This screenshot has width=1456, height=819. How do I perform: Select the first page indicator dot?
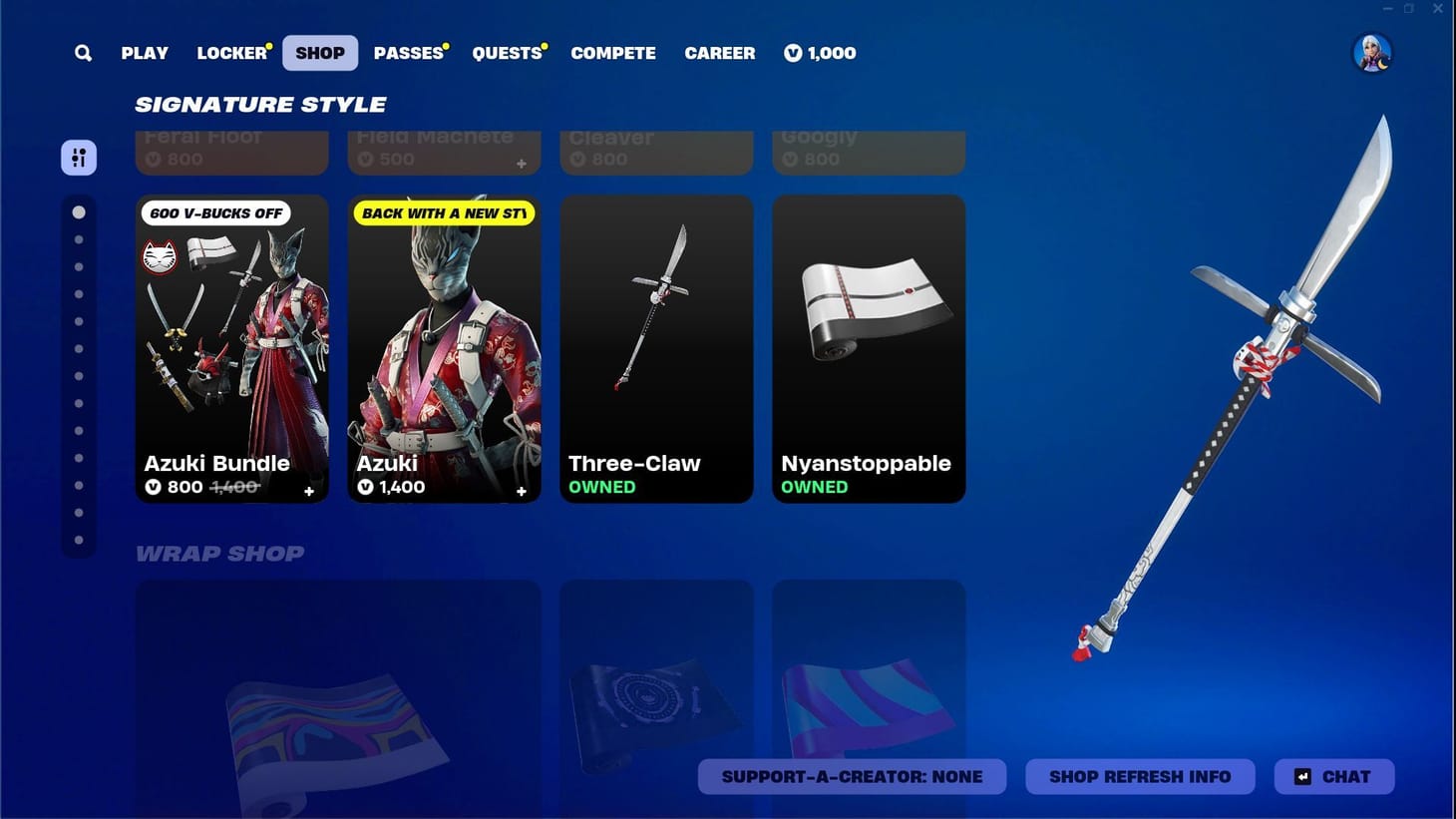coord(80,211)
